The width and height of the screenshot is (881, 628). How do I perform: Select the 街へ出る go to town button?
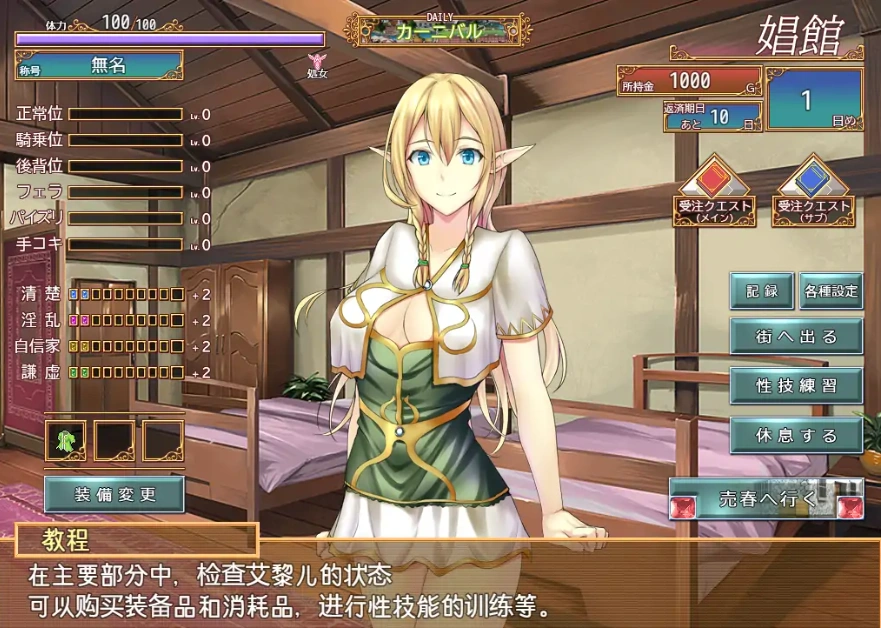(x=796, y=337)
